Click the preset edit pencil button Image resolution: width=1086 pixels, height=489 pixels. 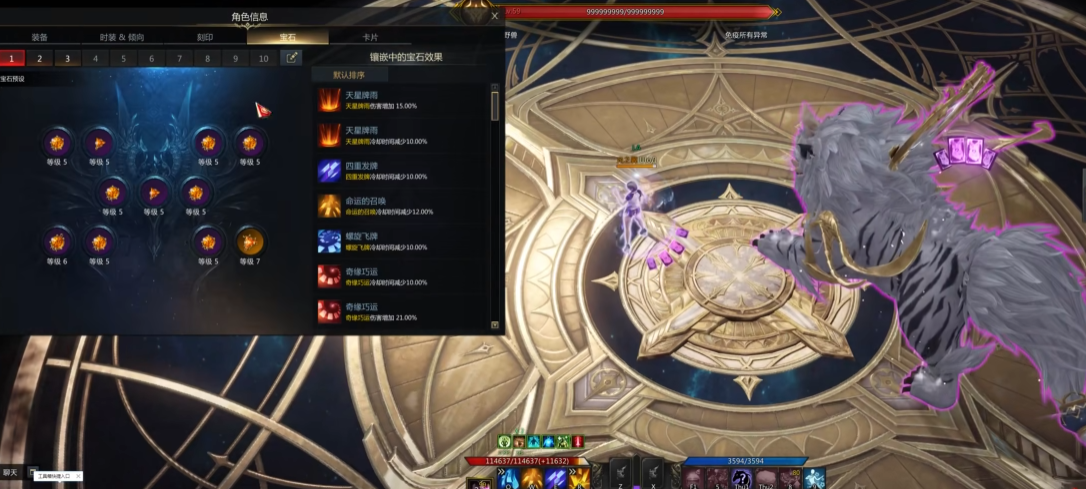point(291,58)
